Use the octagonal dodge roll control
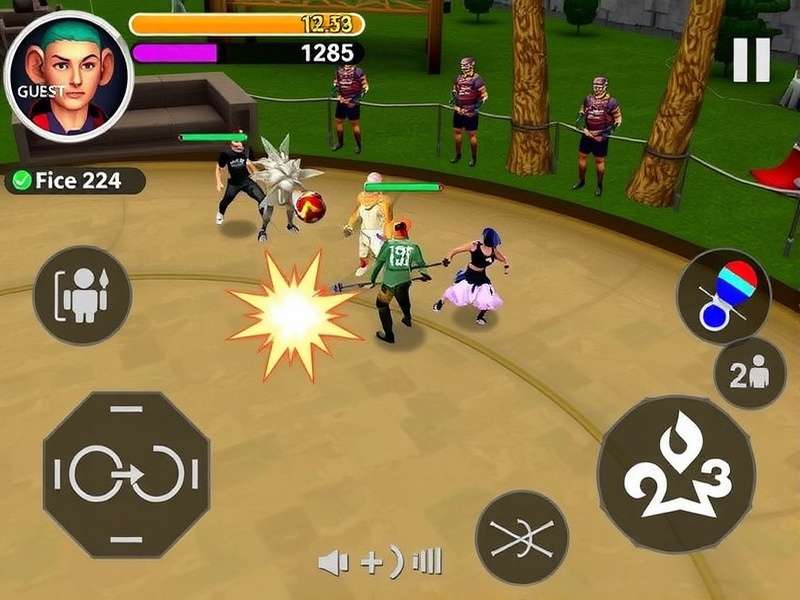 pos(126,474)
